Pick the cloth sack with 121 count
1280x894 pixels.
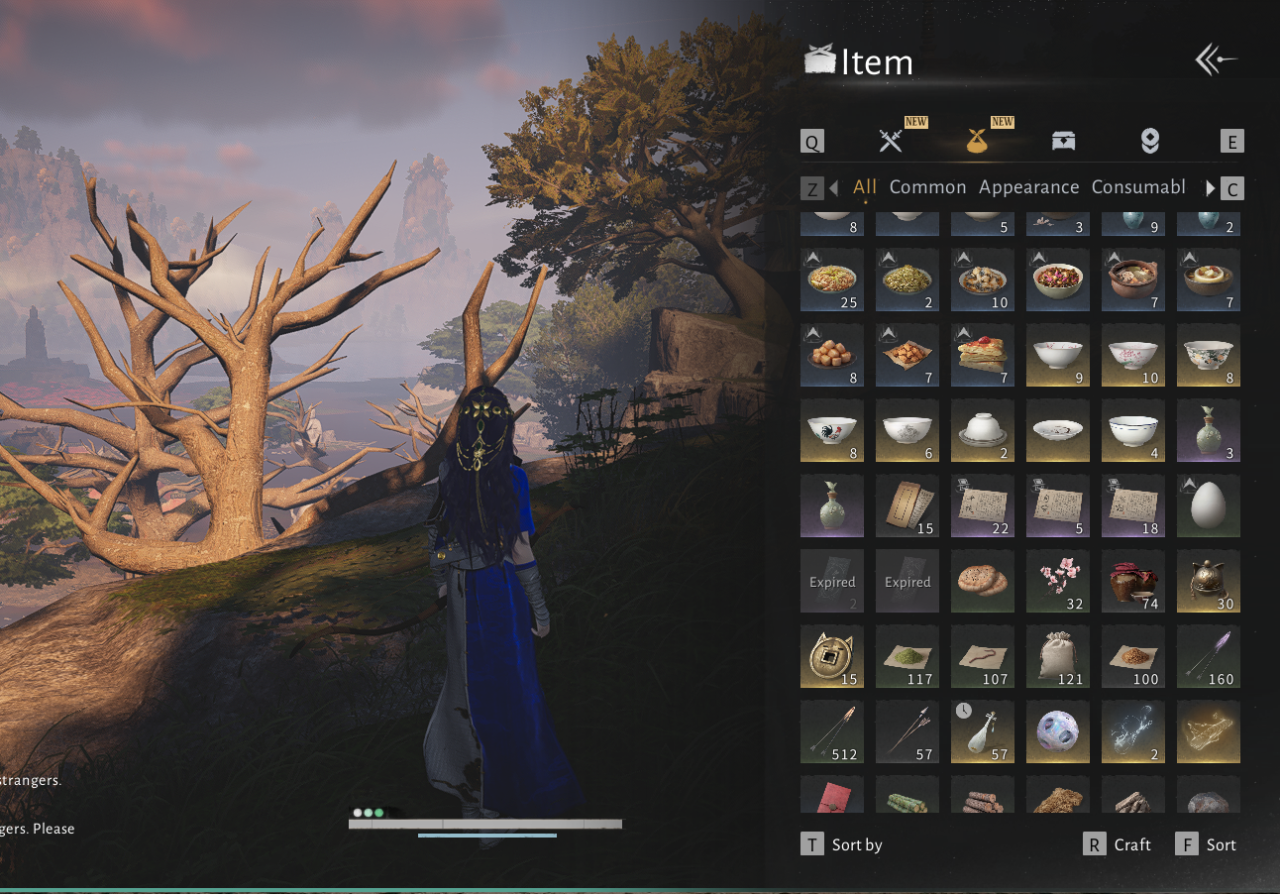point(1058,657)
